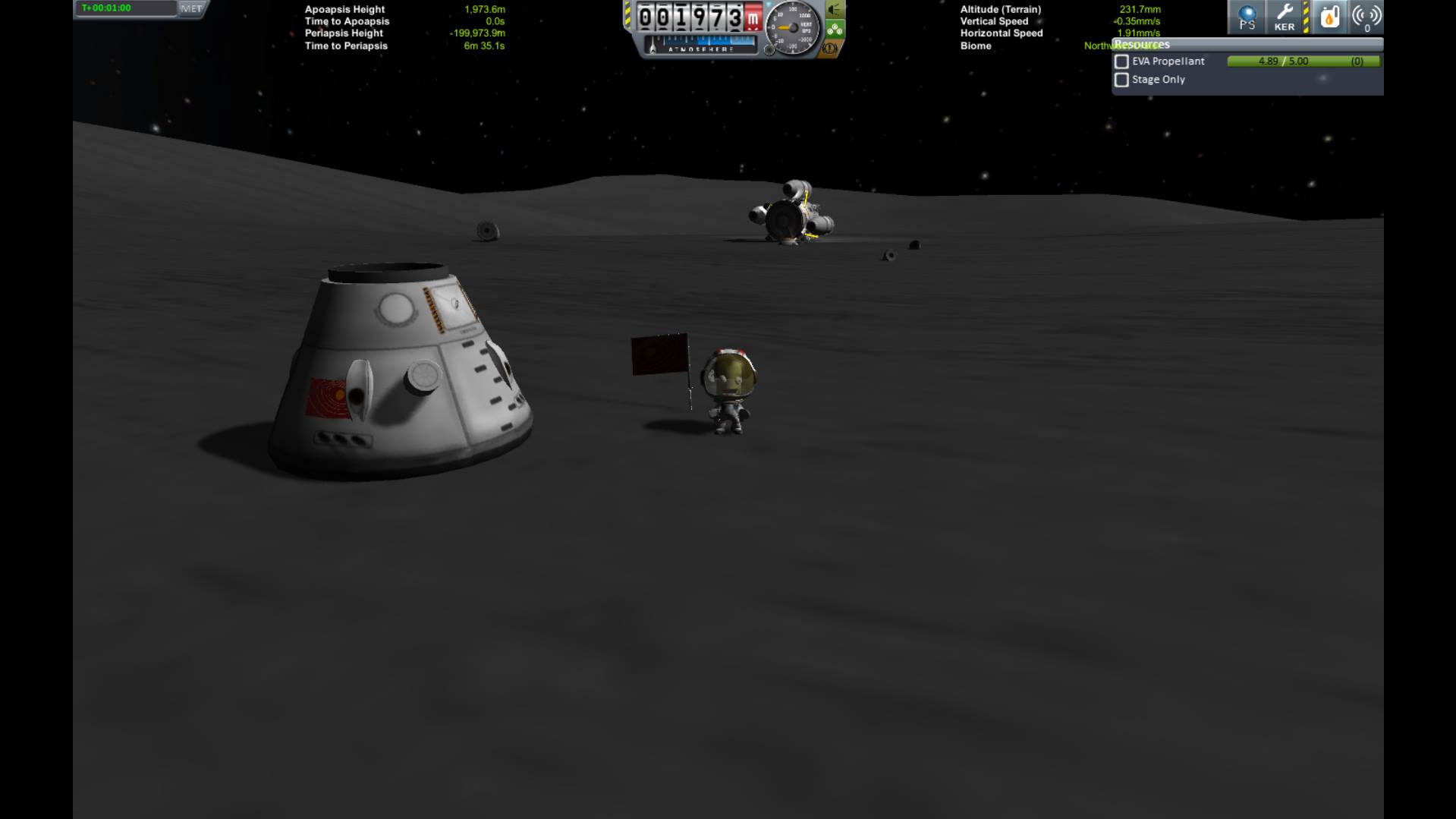Click the CommNet antenna signal icon
This screenshot has height=819, width=1456.
[1367, 17]
